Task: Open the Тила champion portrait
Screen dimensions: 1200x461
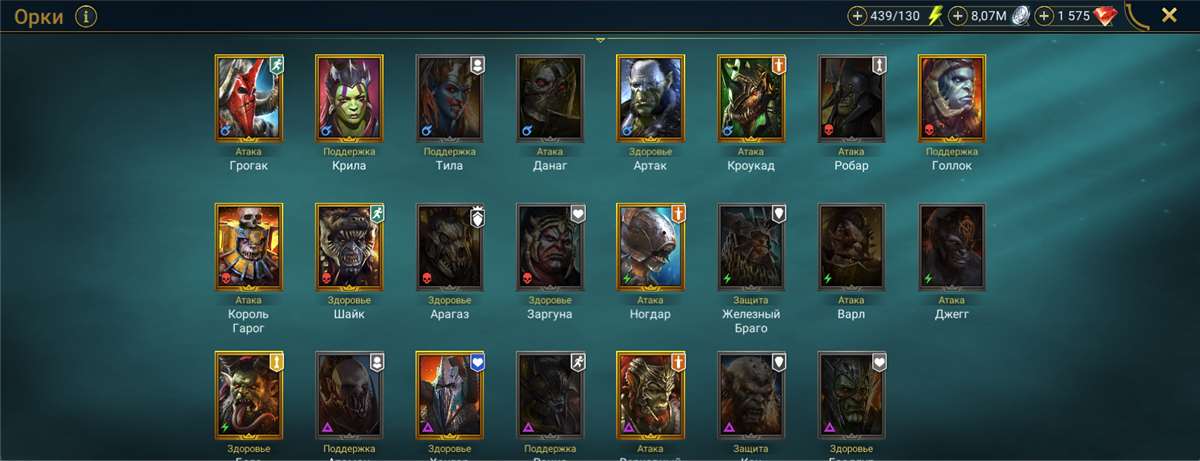Action: coord(450,97)
